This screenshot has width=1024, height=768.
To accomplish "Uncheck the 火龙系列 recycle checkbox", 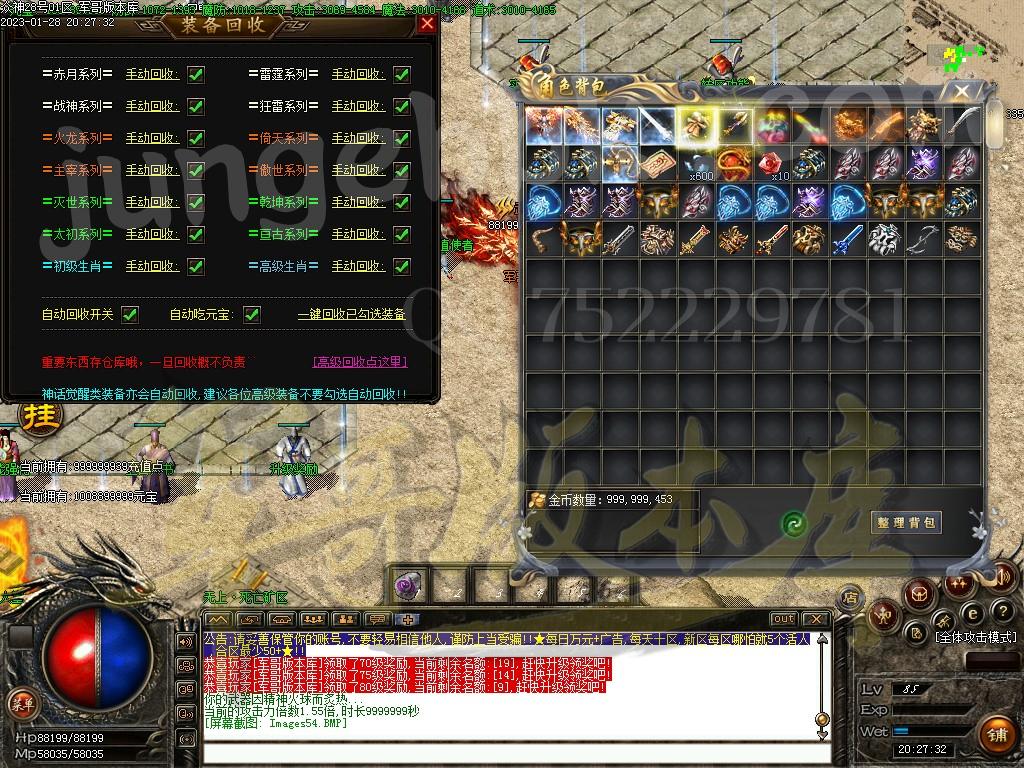I will (x=196, y=138).
